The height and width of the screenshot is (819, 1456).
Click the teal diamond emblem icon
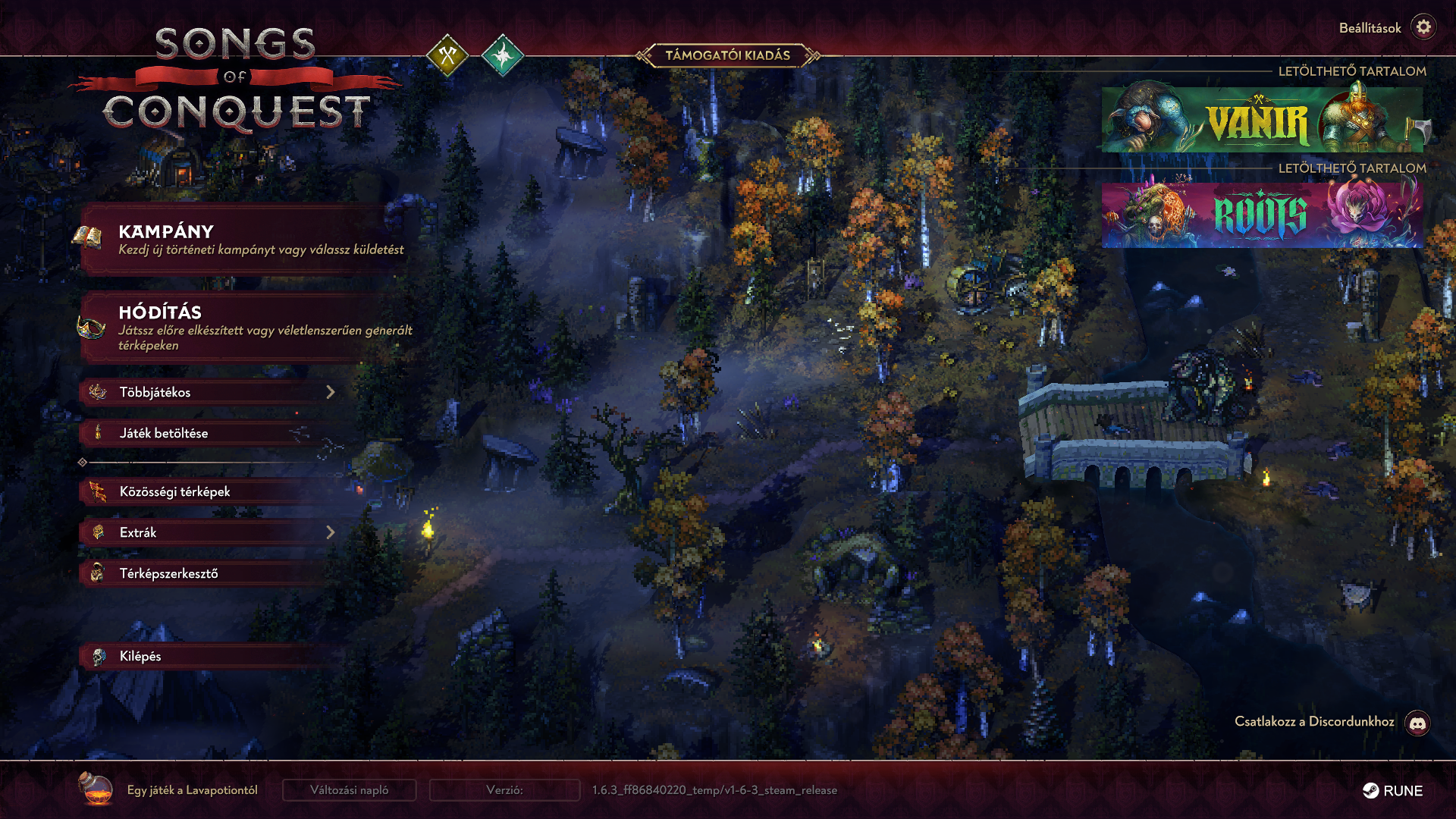pos(502,55)
